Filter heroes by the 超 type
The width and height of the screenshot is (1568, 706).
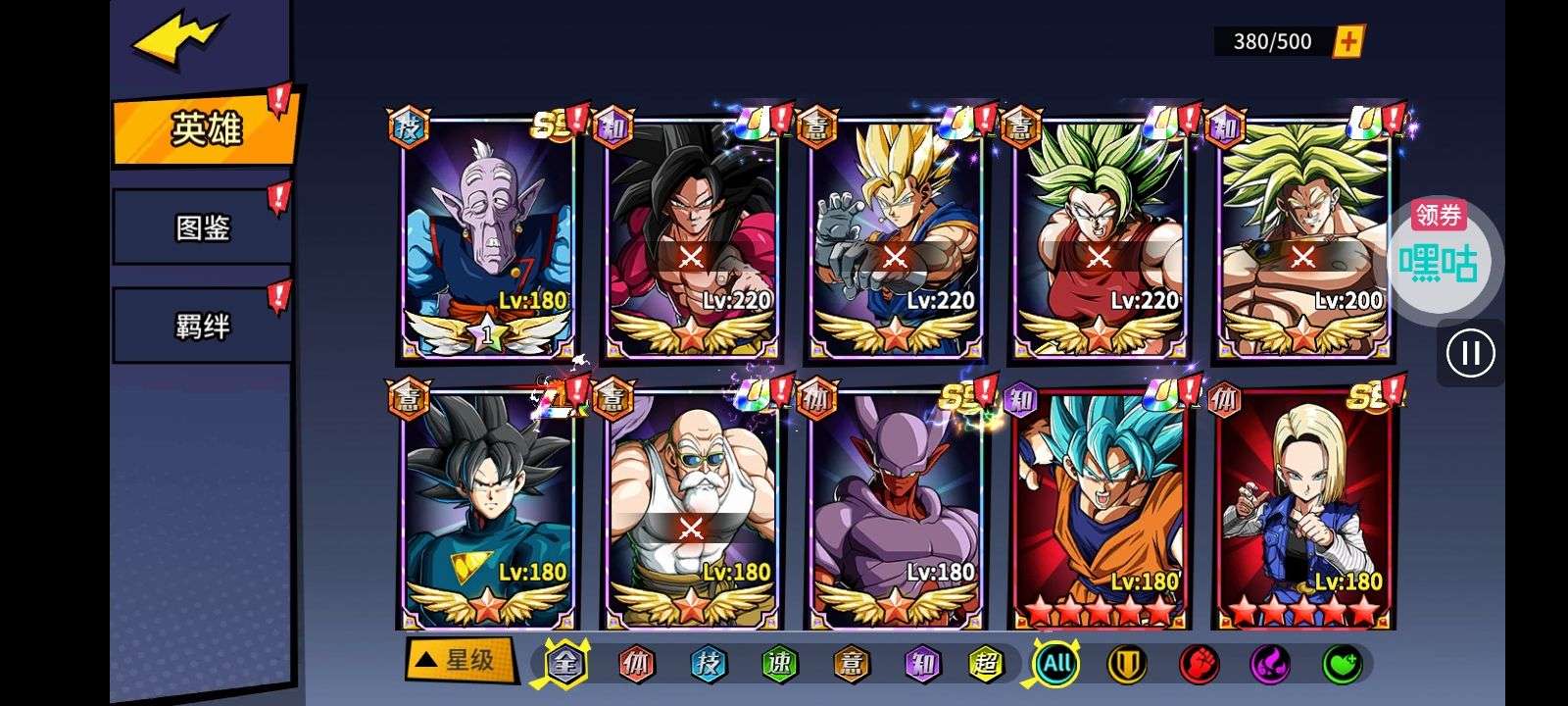985,664
